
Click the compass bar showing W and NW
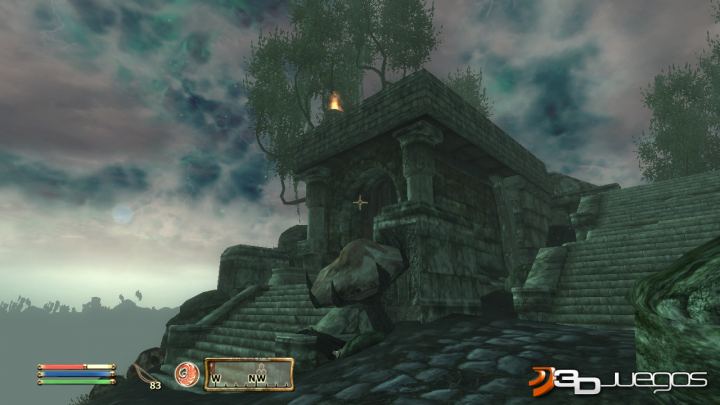click(249, 374)
